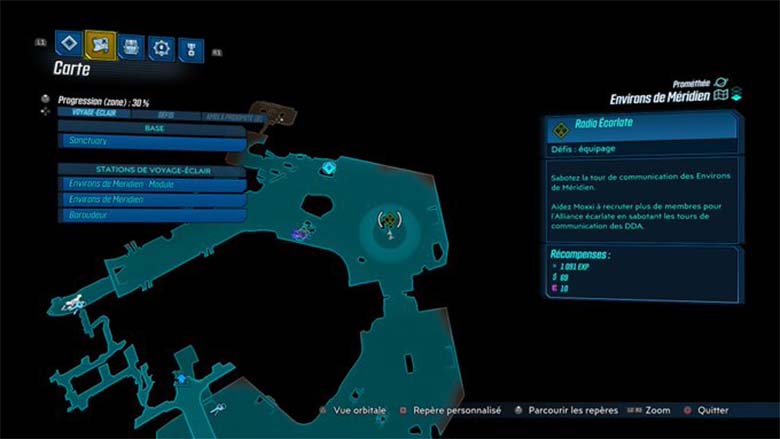The image size is (780, 439).
Task: Click the purple vehicle marker on map
Action: click(x=297, y=234)
